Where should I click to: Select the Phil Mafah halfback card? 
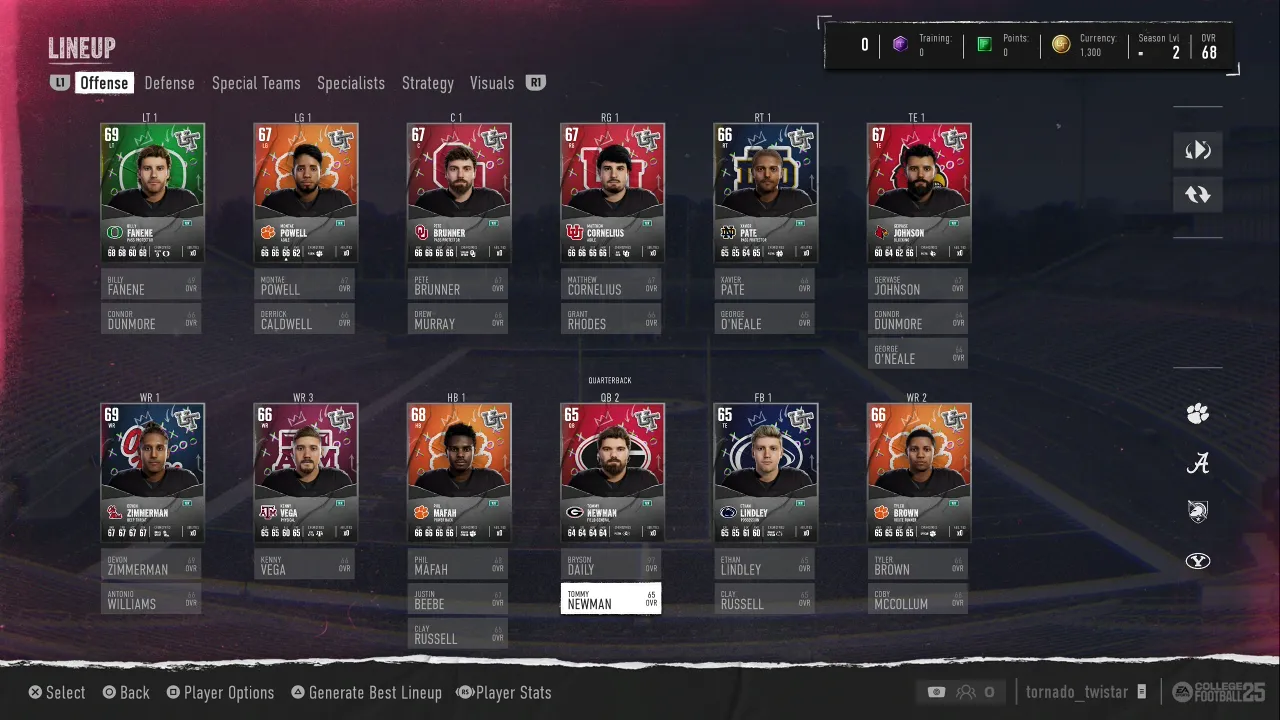pyautogui.click(x=459, y=472)
